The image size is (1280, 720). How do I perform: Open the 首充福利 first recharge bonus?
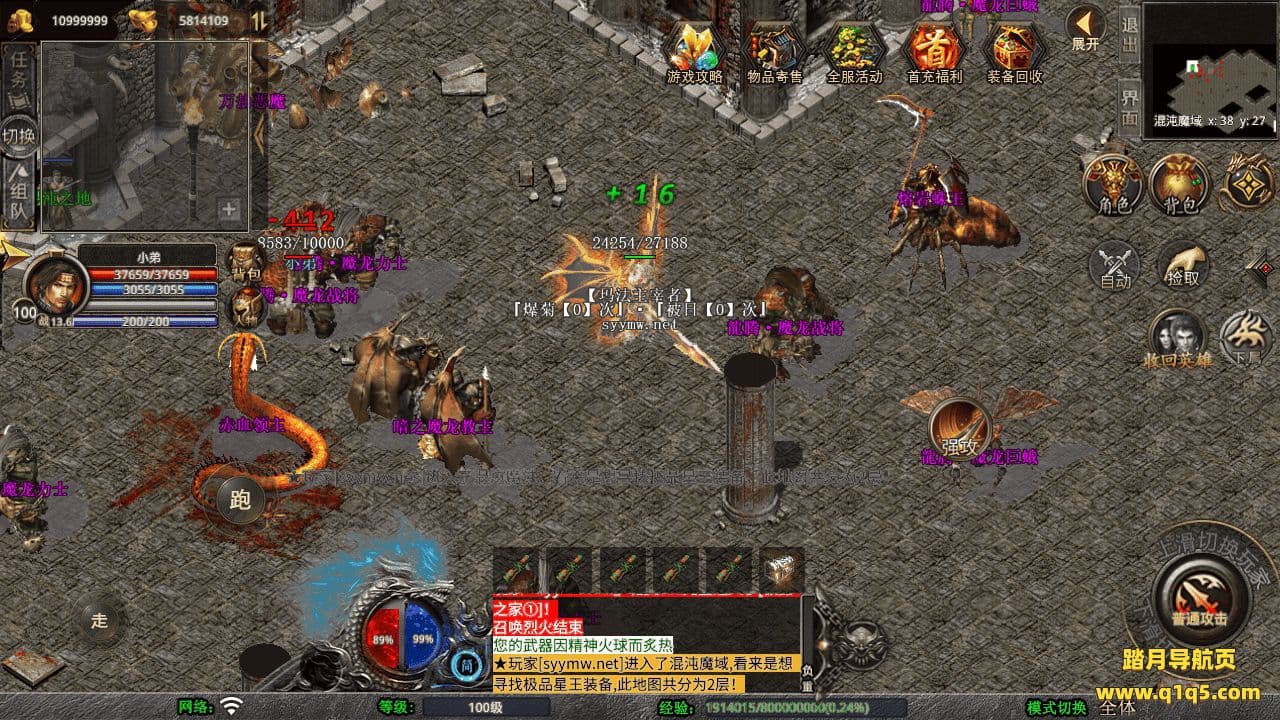click(x=934, y=50)
